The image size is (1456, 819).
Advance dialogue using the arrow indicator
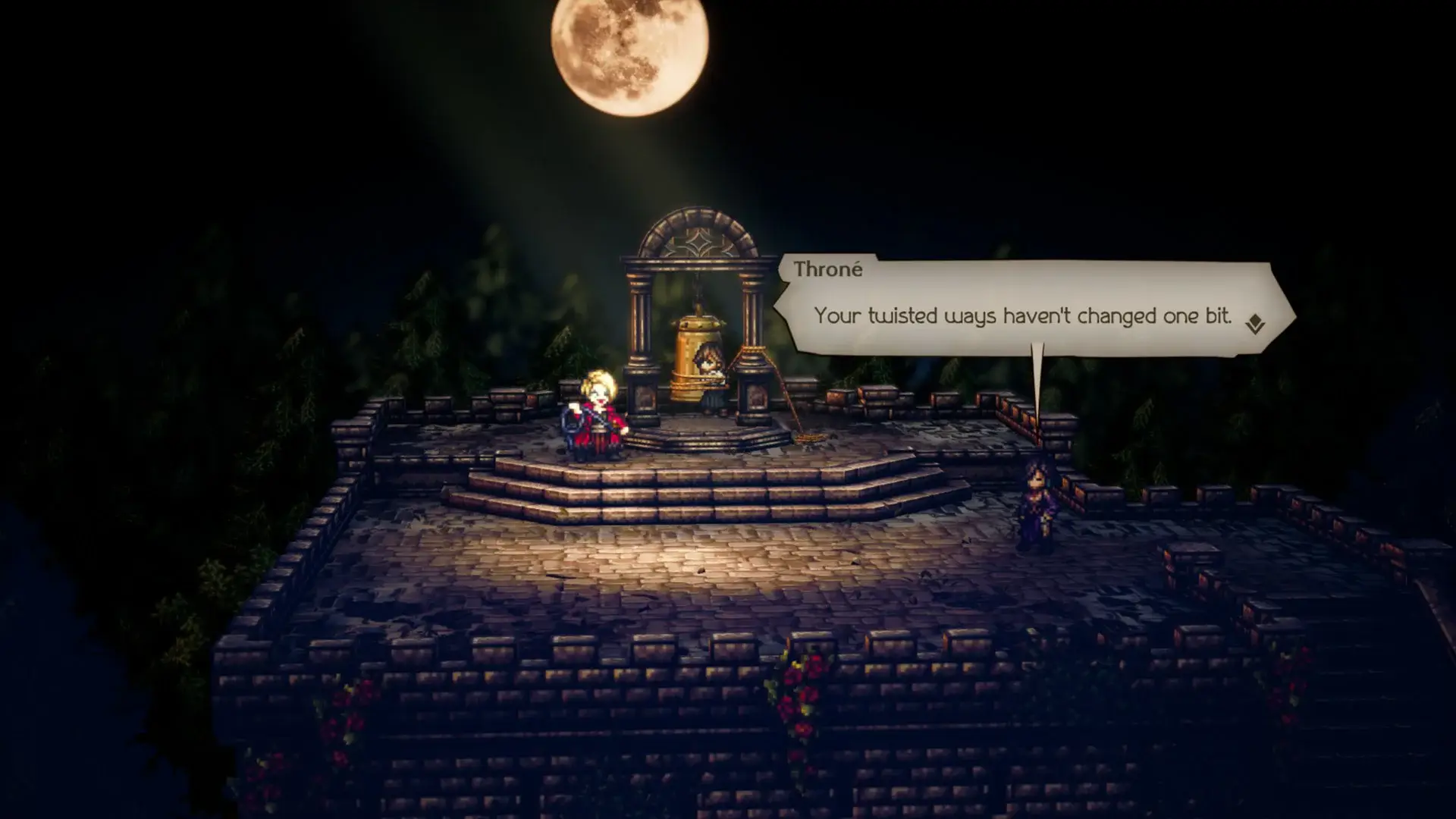coord(1254,325)
